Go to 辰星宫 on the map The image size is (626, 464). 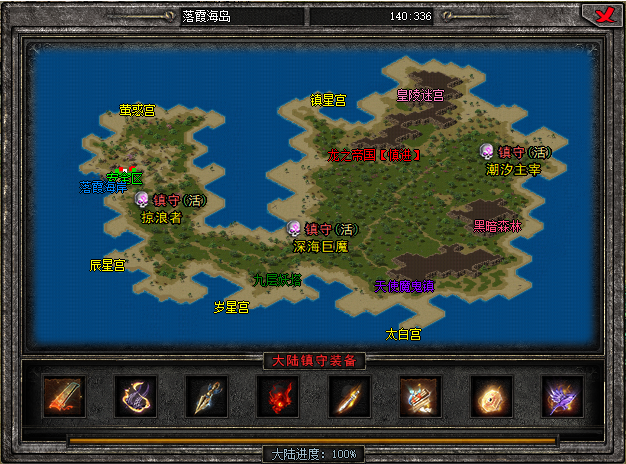[107, 265]
